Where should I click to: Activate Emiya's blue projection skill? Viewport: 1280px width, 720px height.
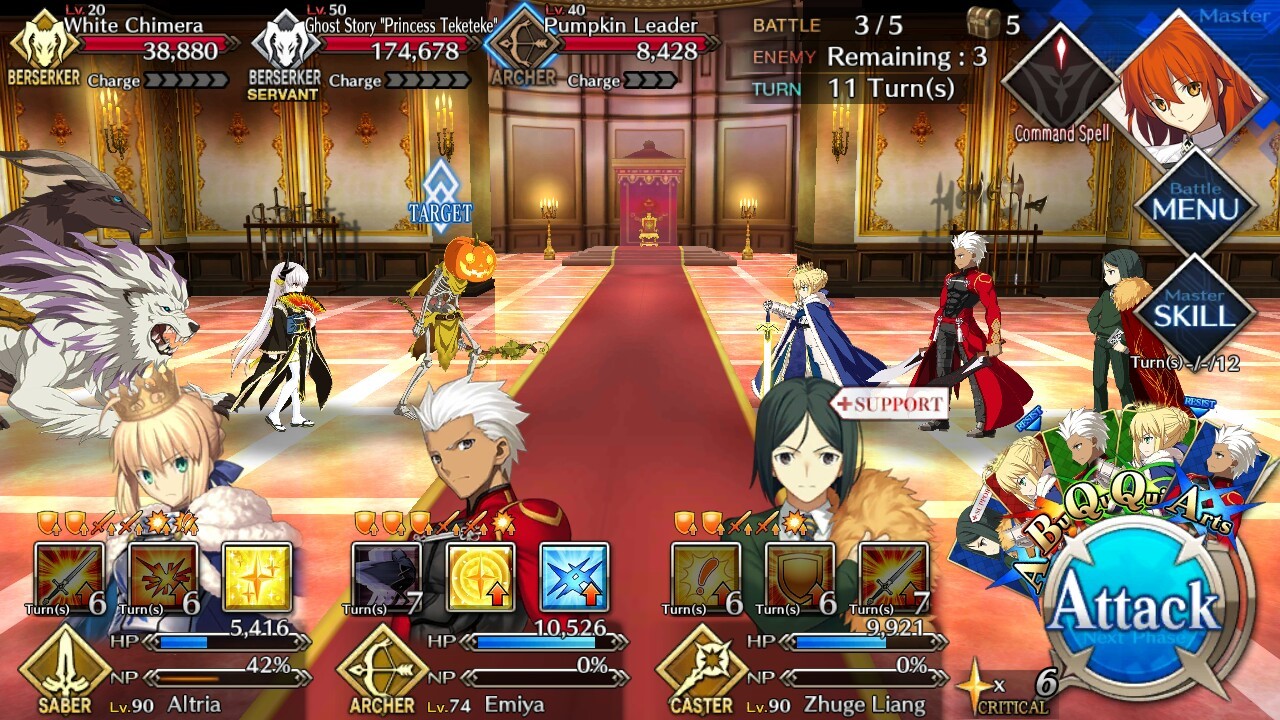pyautogui.click(x=574, y=577)
